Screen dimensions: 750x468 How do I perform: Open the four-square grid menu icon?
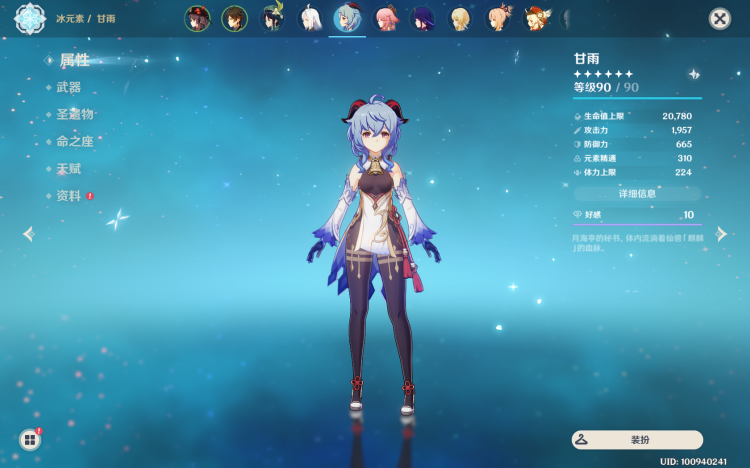30,439
